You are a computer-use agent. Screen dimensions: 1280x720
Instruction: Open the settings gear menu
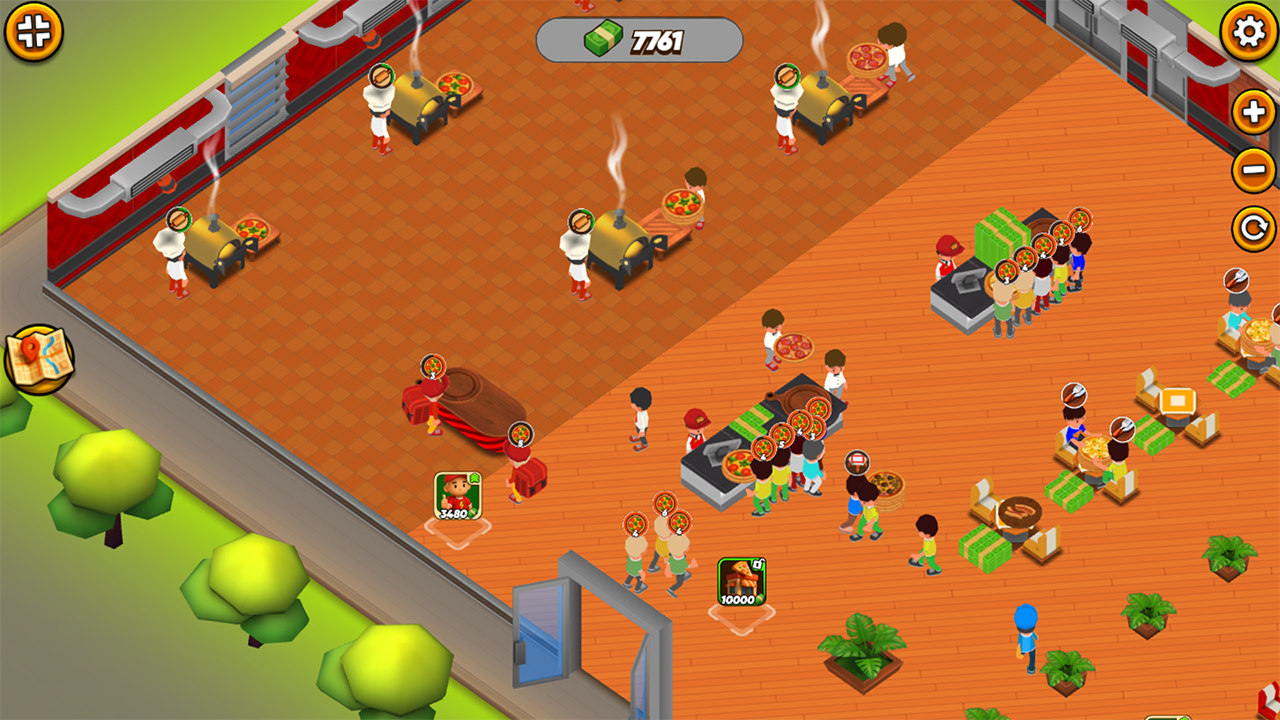pos(1249,32)
